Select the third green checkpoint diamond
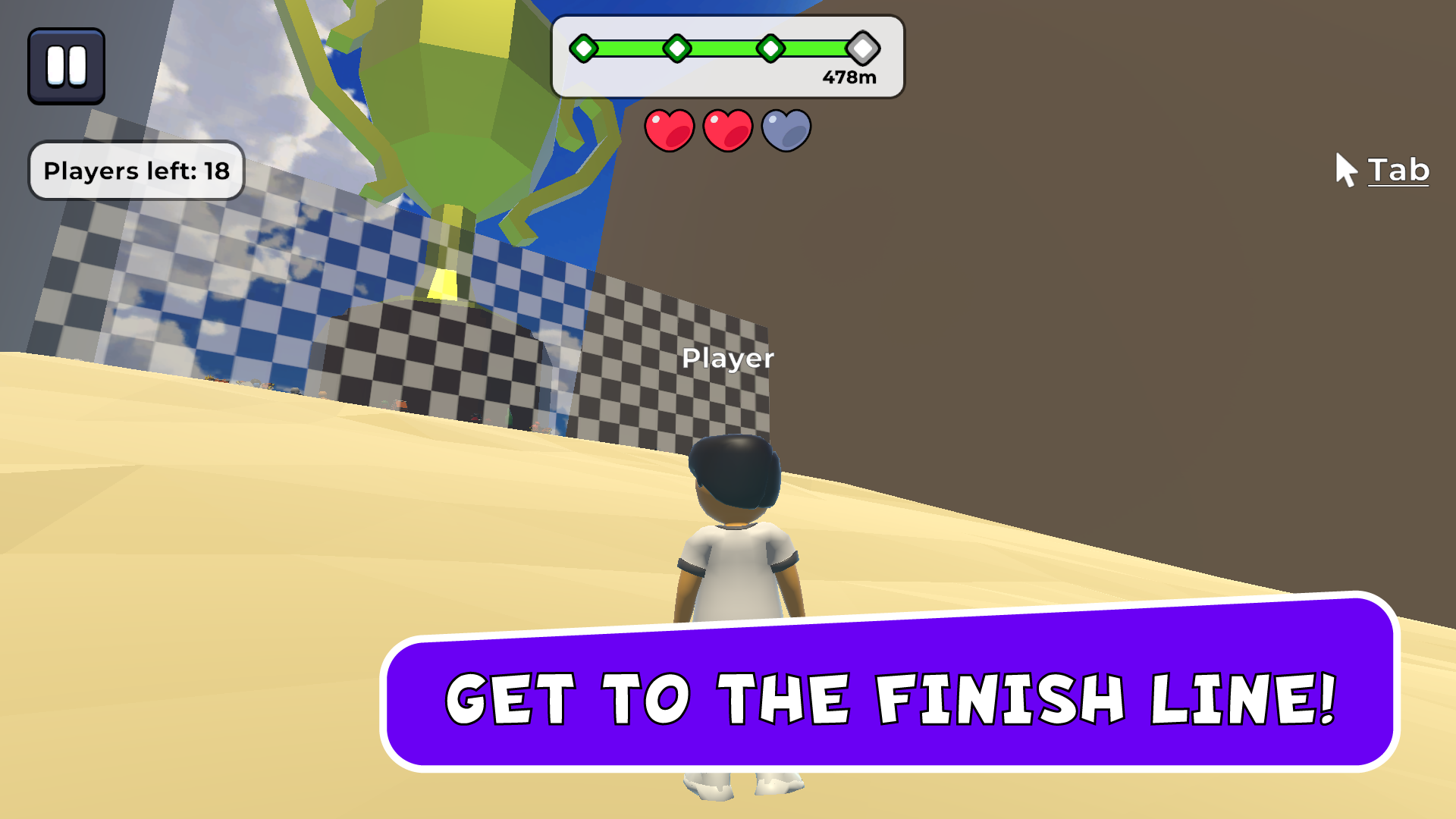The width and height of the screenshot is (1456, 819). [771, 49]
